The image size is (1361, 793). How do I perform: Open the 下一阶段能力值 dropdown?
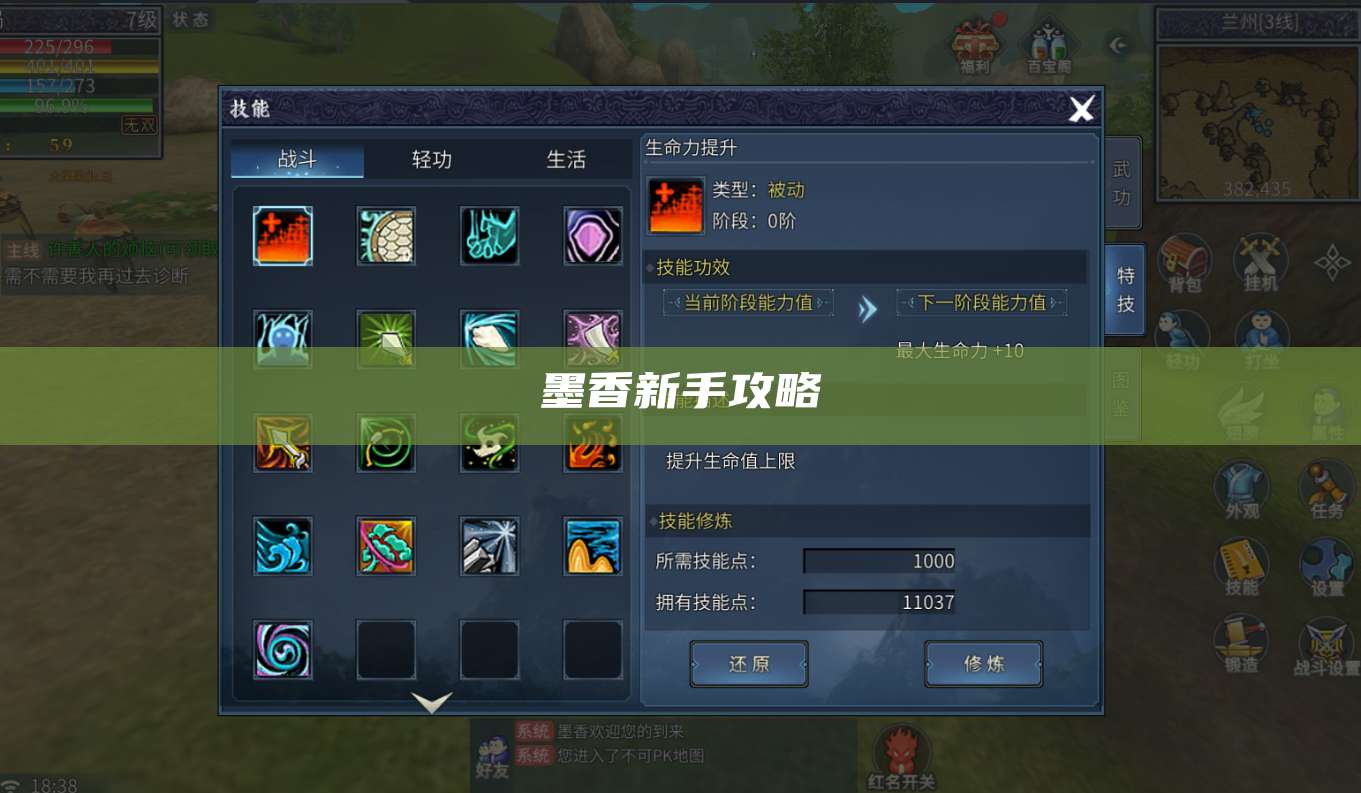[982, 302]
